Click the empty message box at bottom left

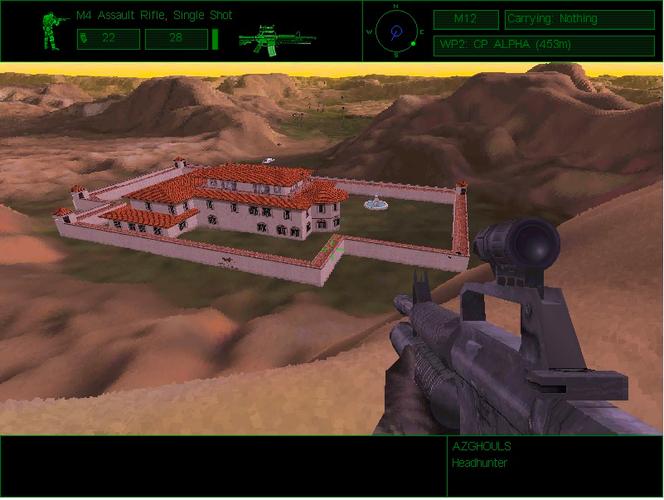click(x=222, y=466)
